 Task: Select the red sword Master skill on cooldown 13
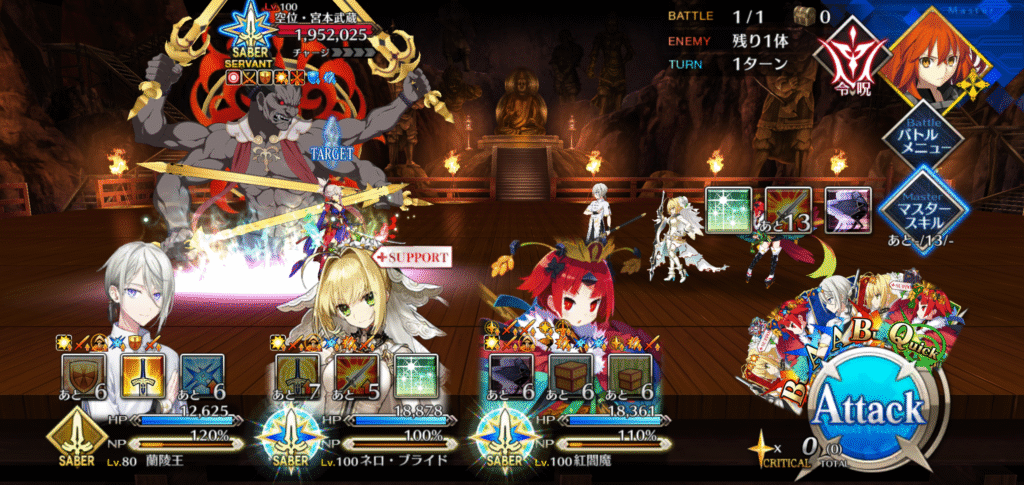787,207
